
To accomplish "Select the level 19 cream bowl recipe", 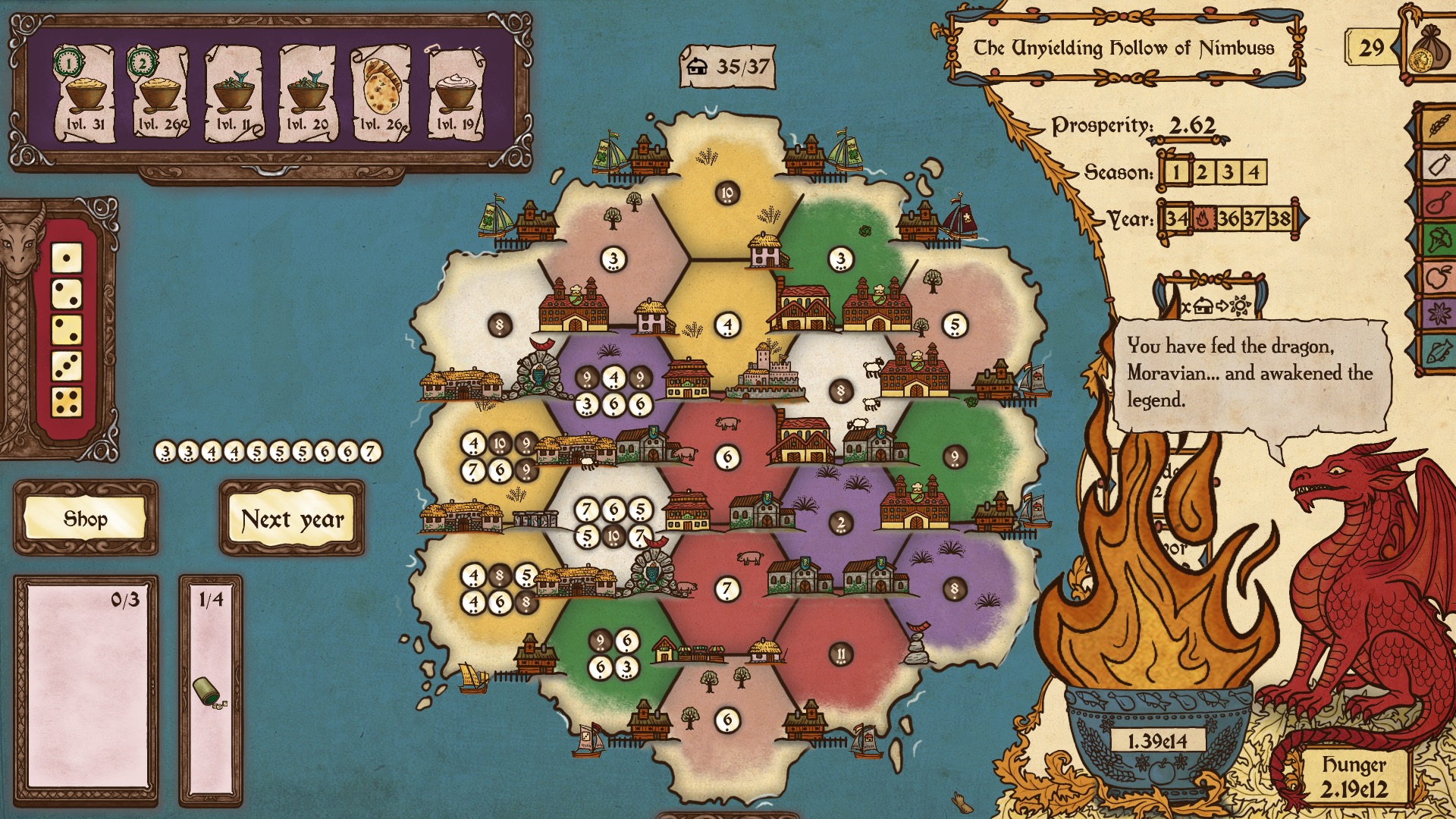I will (456, 93).
